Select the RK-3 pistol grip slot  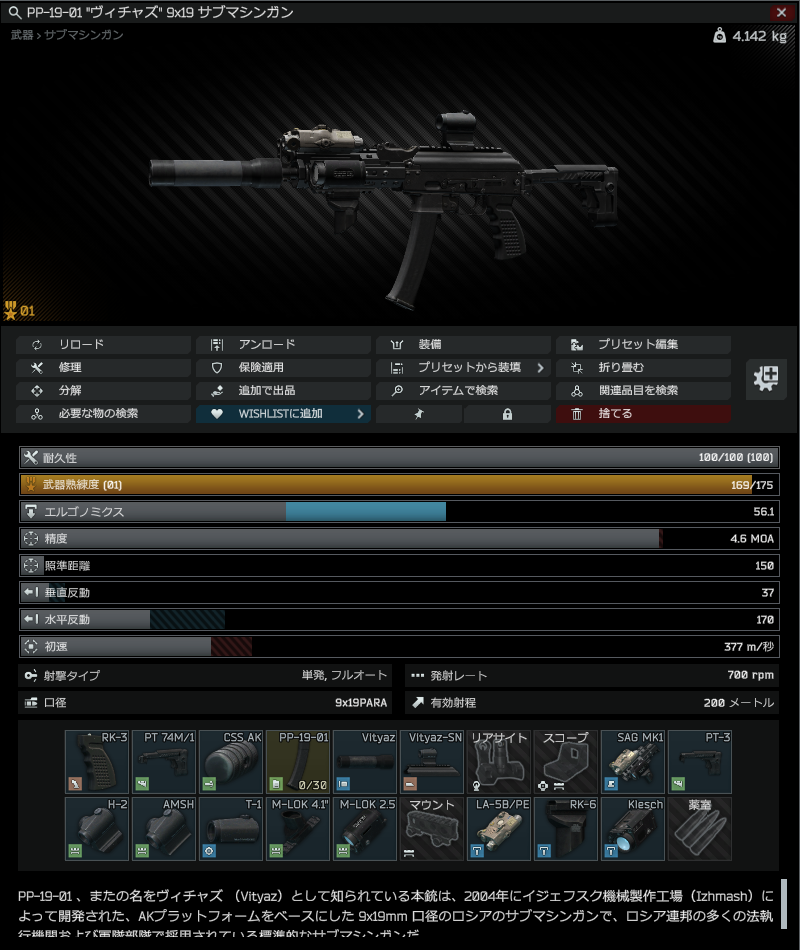tap(97, 762)
